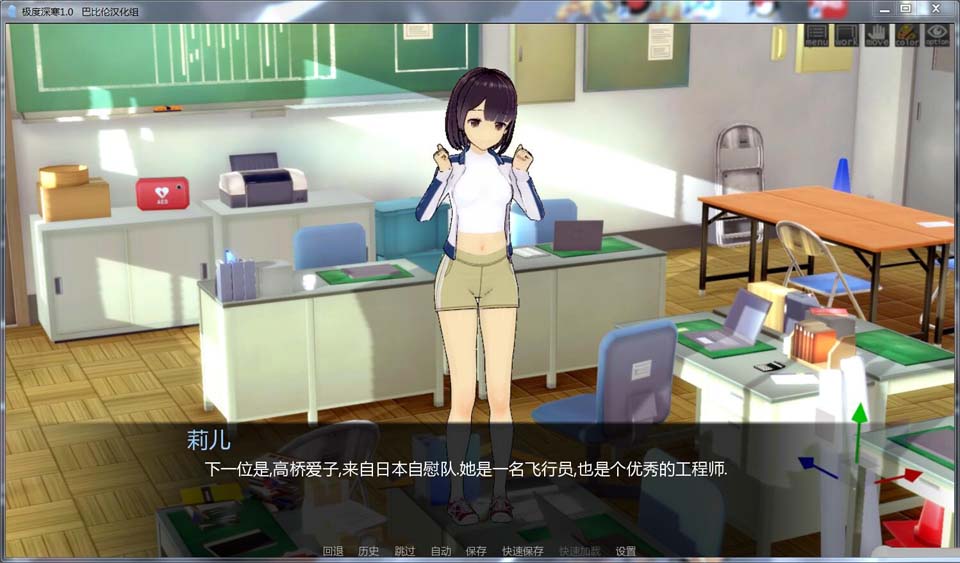
Task: Toggle 自动 auto-advance mode
Action: (440, 551)
